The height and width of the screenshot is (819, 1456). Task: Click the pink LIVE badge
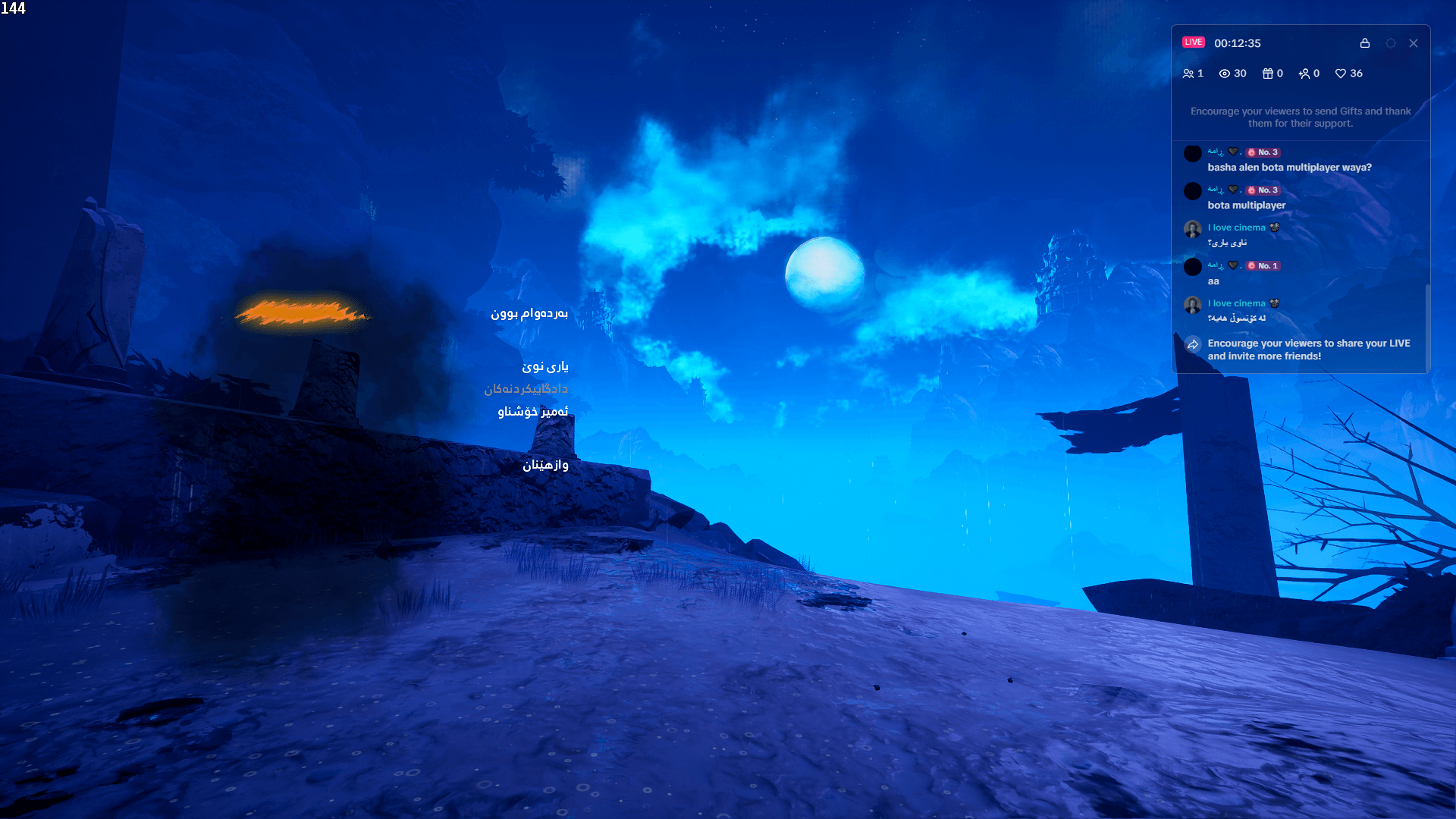pos(1194,42)
